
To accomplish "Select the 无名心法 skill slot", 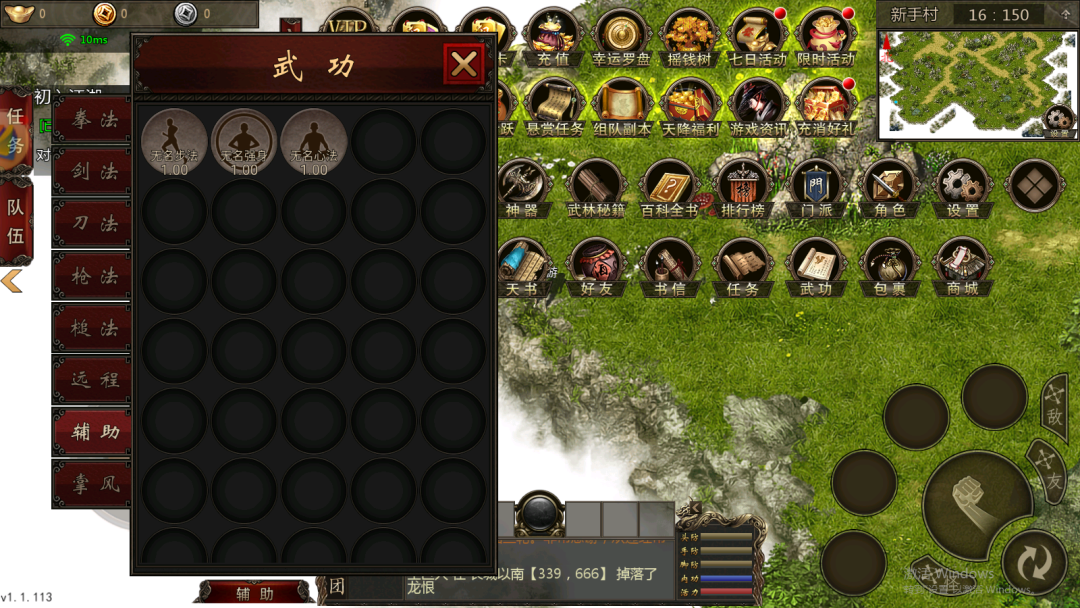I will (314, 141).
